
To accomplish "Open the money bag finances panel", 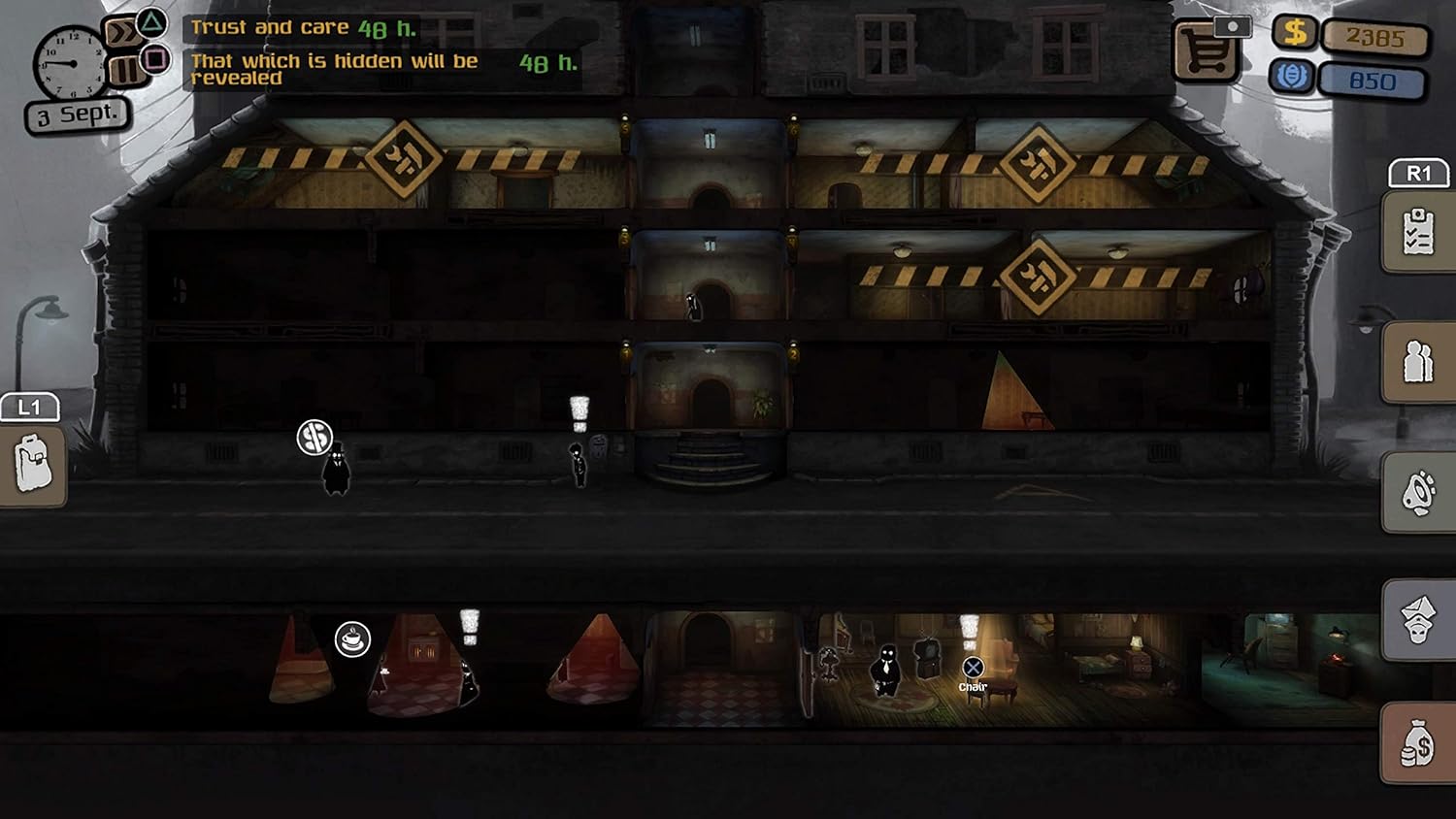I will (1418, 744).
